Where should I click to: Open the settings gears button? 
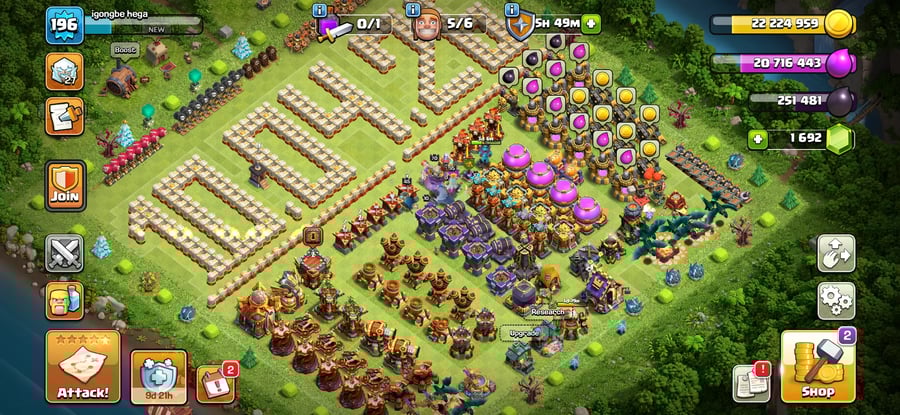(835, 299)
